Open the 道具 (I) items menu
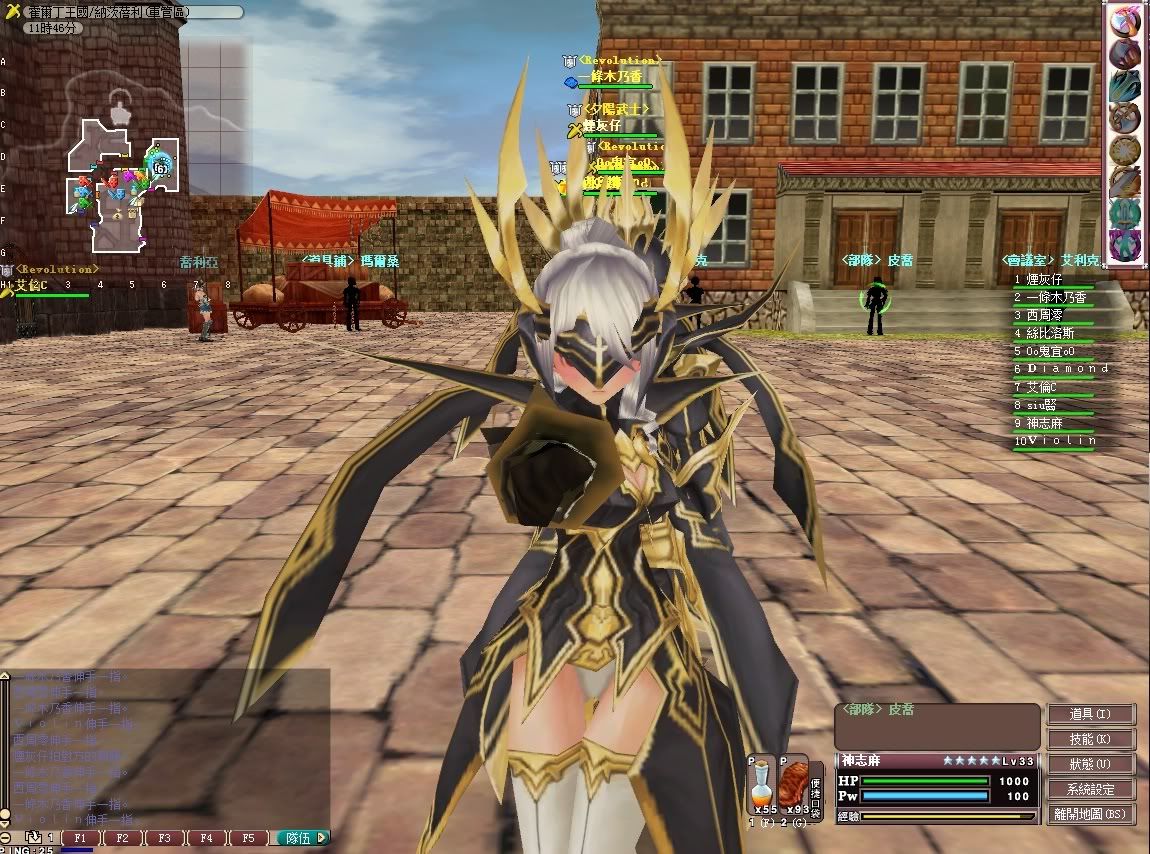This screenshot has height=854, width=1150. tap(1091, 714)
